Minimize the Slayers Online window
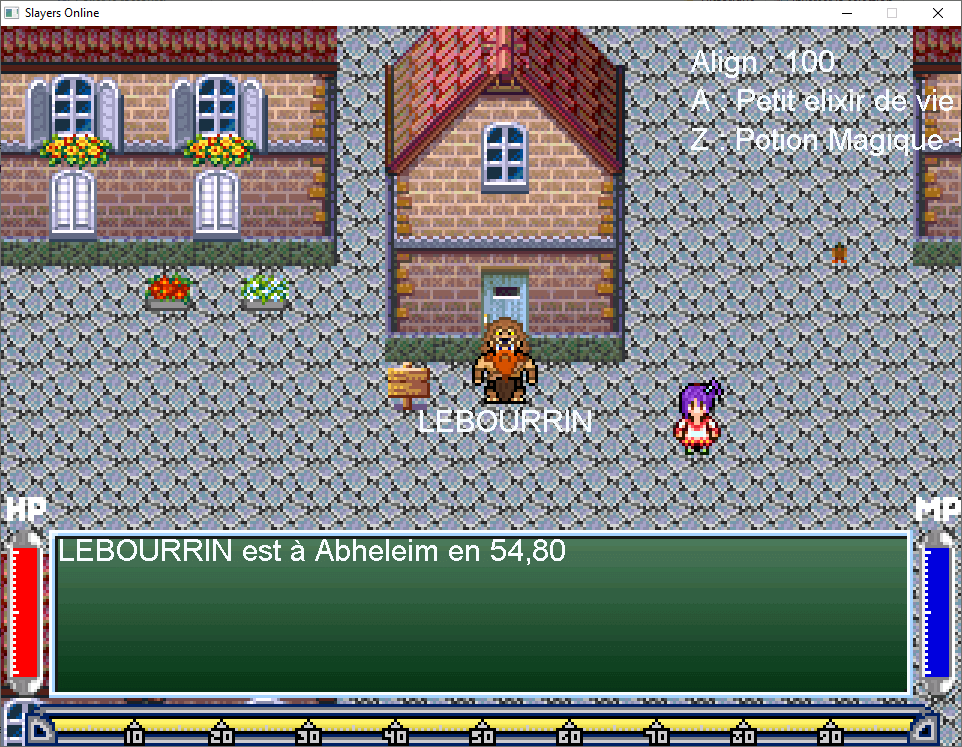This screenshot has width=962, height=747. coord(846,13)
